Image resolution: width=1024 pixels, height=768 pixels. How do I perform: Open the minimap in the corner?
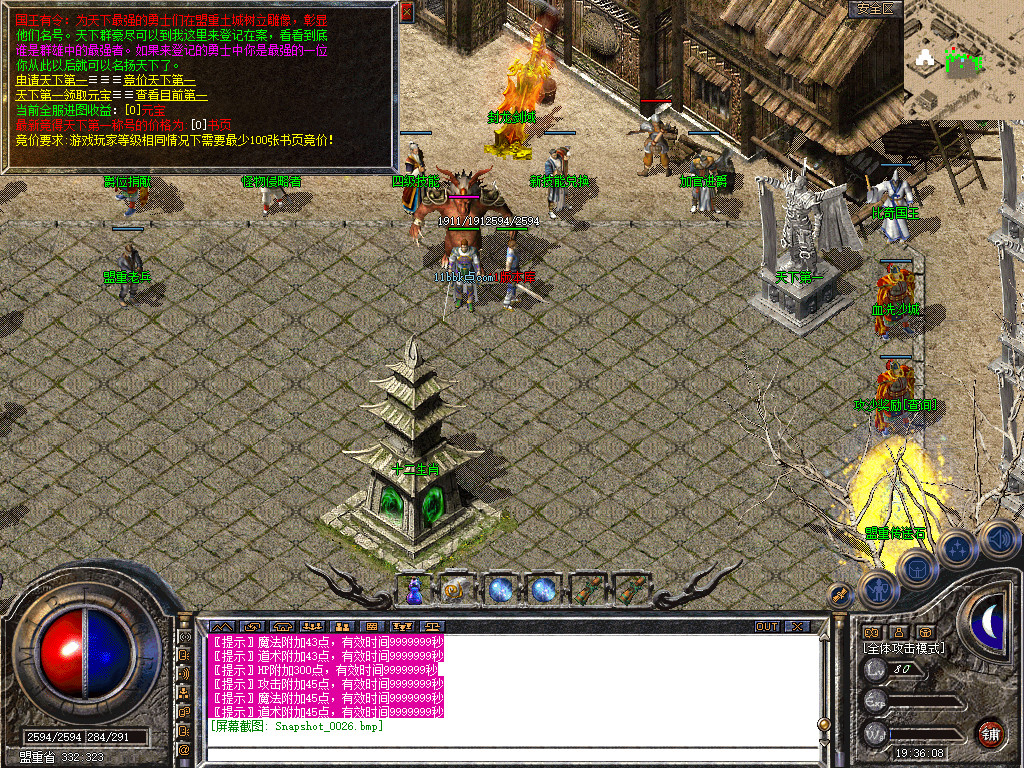tap(962, 60)
